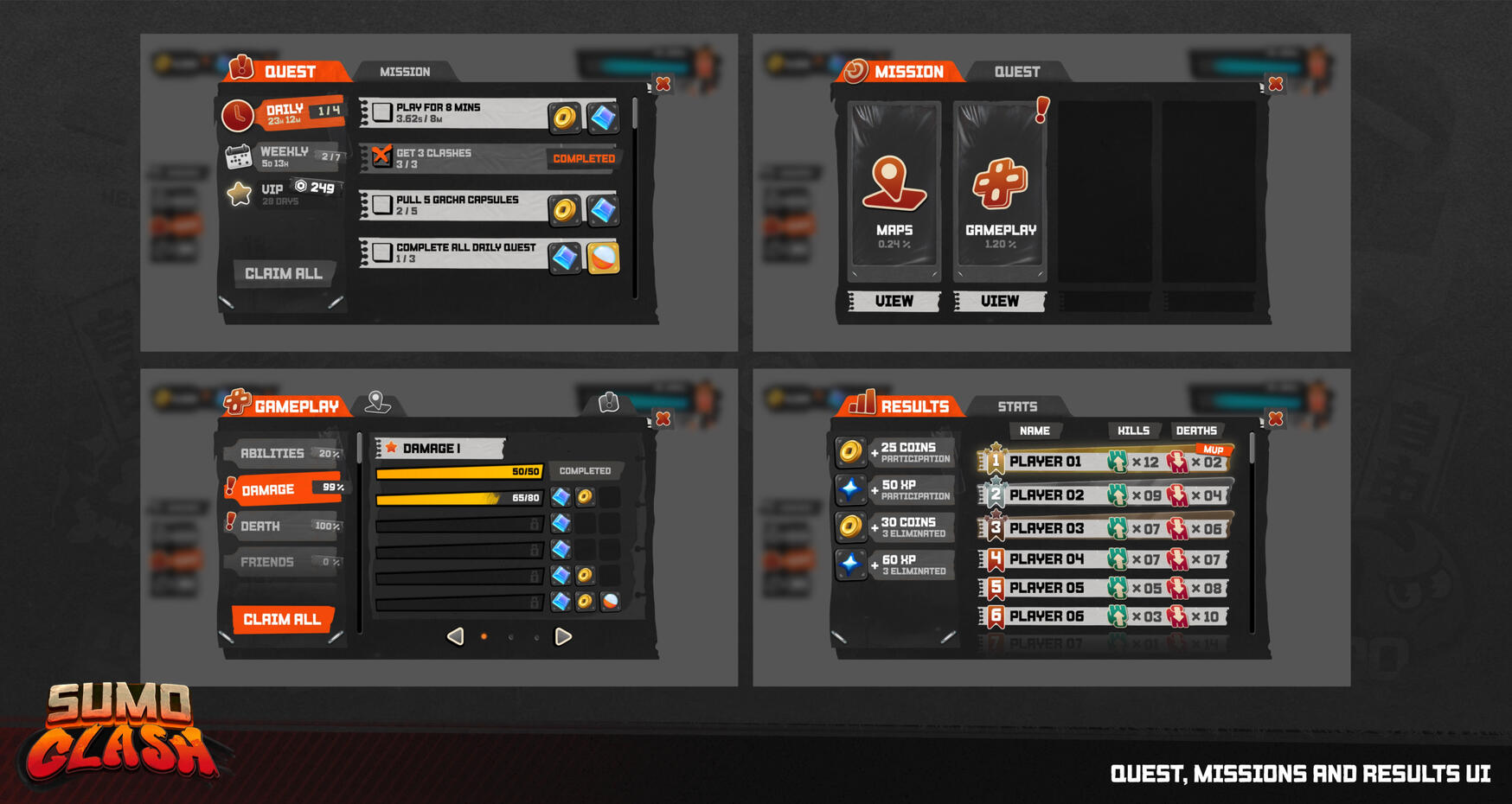Image resolution: width=1512 pixels, height=804 pixels.
Task: Tick the Play for 8 Mins checkbox
Action: click(382, 112)
